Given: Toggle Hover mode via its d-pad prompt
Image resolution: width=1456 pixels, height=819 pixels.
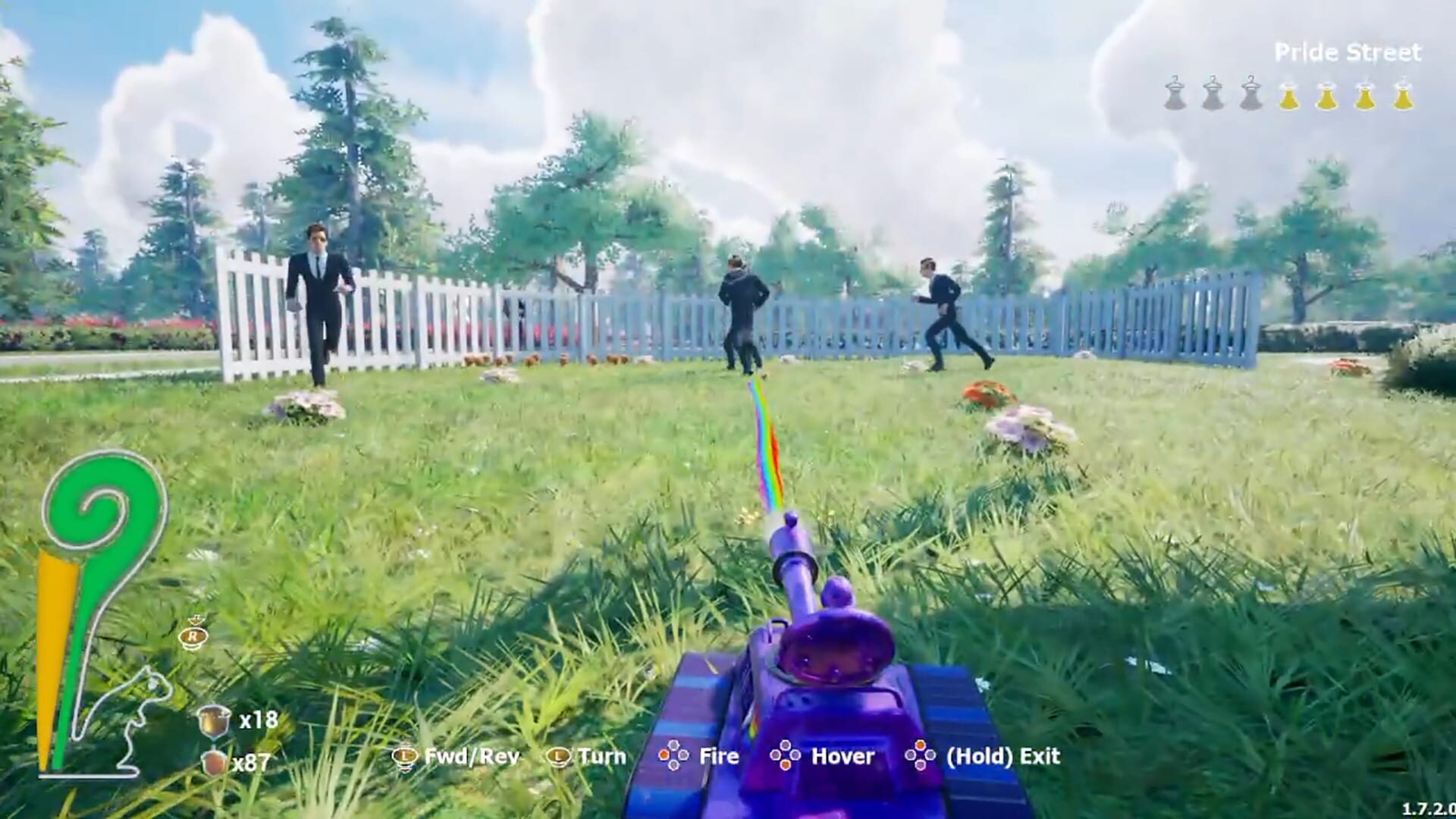Looking at the screenshot, I should 785,756.
